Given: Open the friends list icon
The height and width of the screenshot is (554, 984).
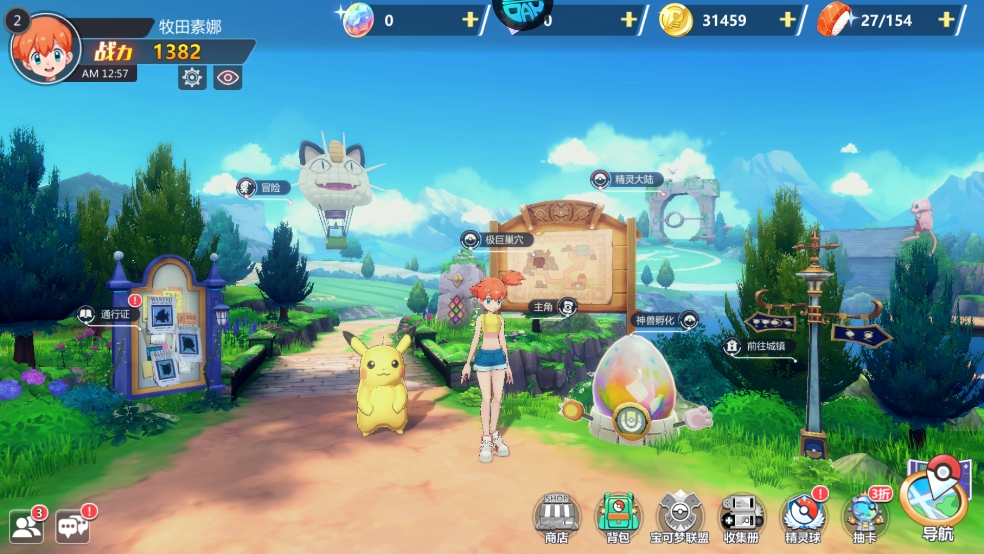Looking at the screenshot, I should coord(27,526).
